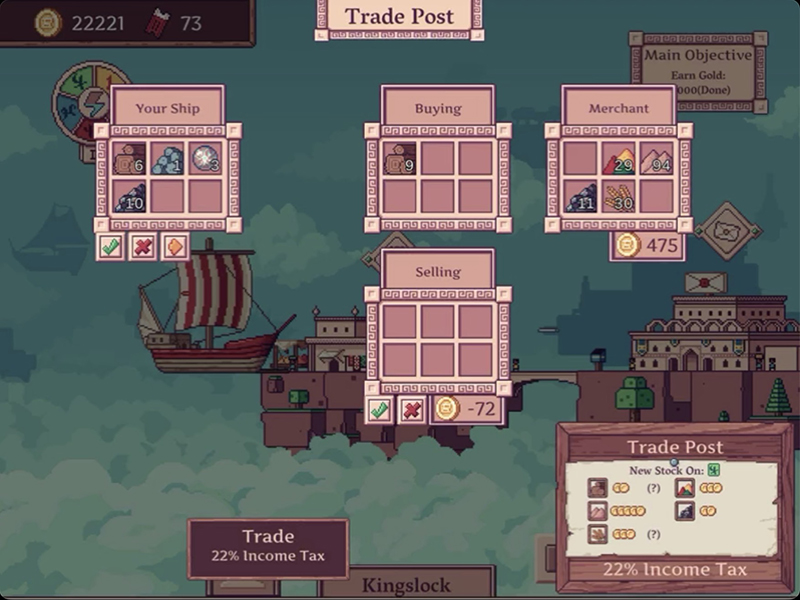Pick the sparkling crystal item on your ship
This screenshot has height=600, width=800.
click(205, 159)
